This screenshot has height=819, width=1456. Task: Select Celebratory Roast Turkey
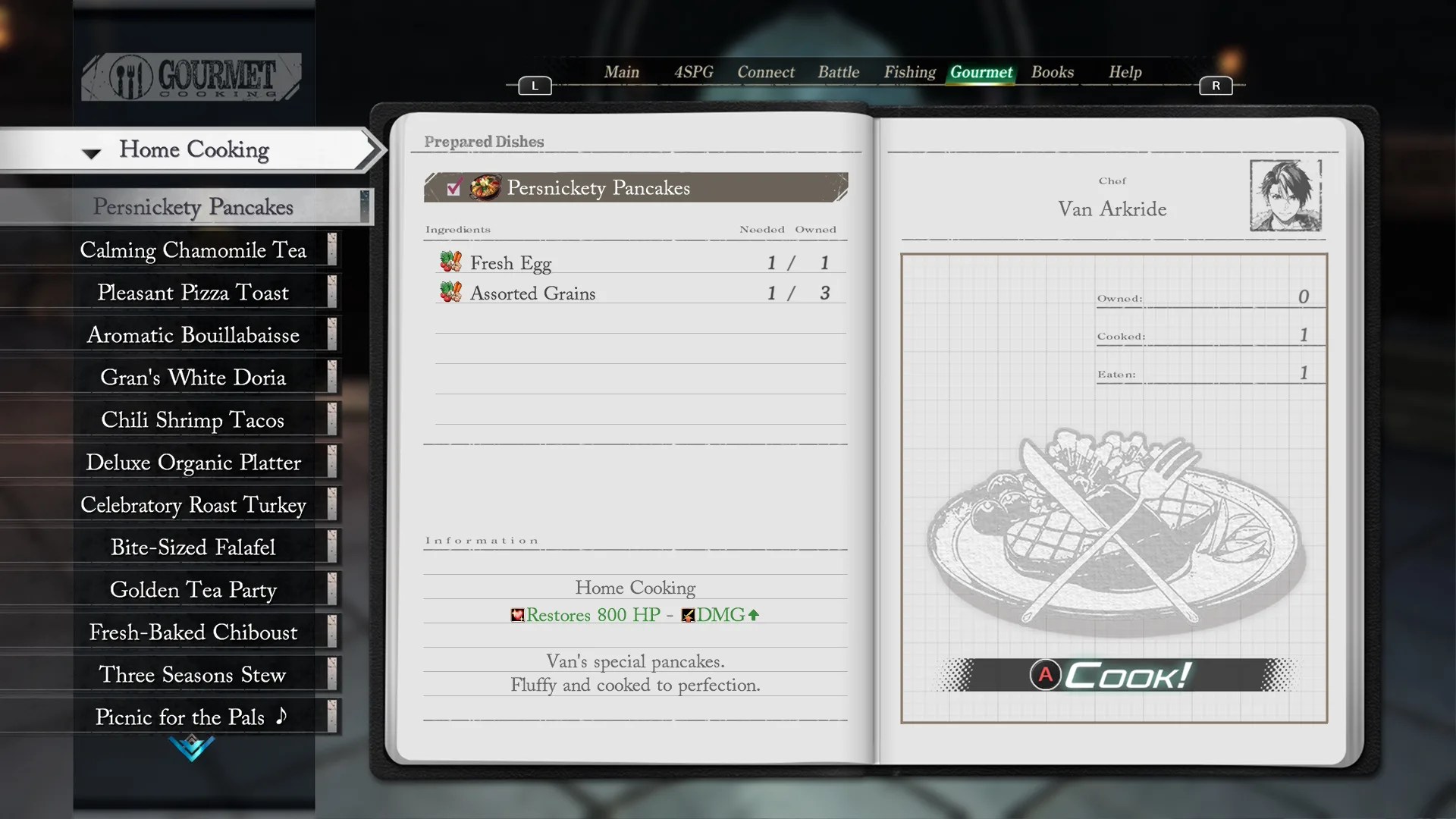pyautogui.click(x=193, y=505)
